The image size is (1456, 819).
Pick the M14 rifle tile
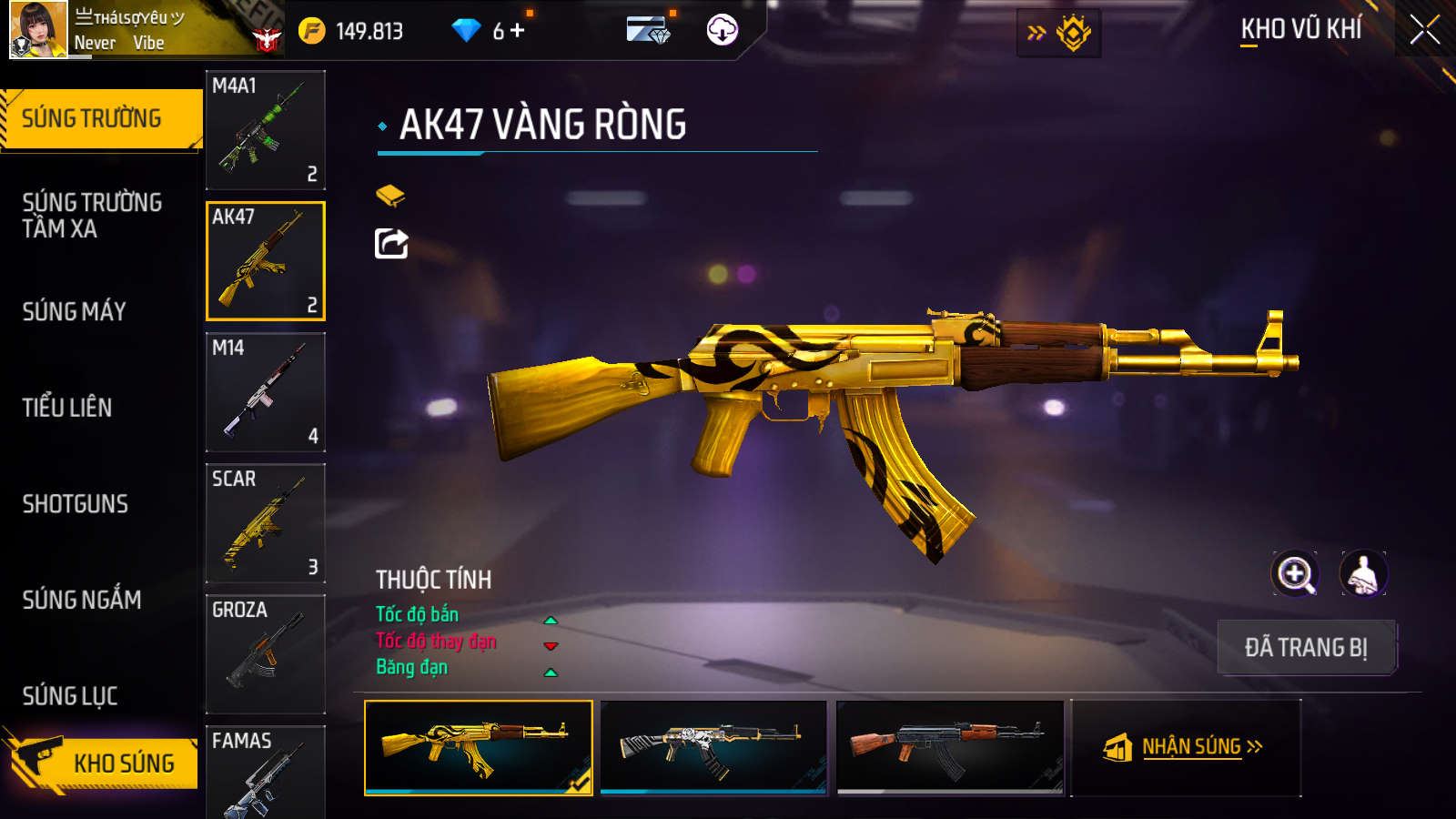click(x=265, y=392)
